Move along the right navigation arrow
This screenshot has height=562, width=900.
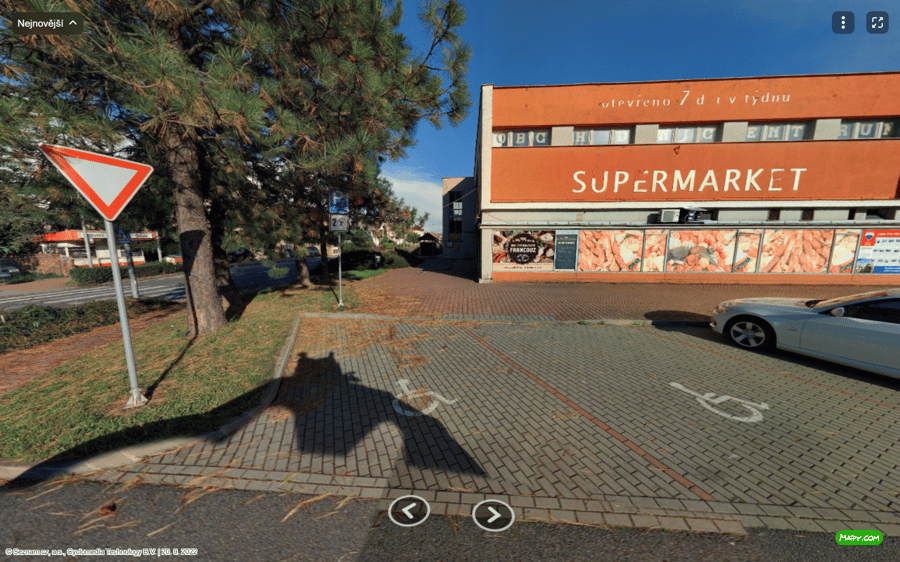pyautogui.click(x=493, y=515)
